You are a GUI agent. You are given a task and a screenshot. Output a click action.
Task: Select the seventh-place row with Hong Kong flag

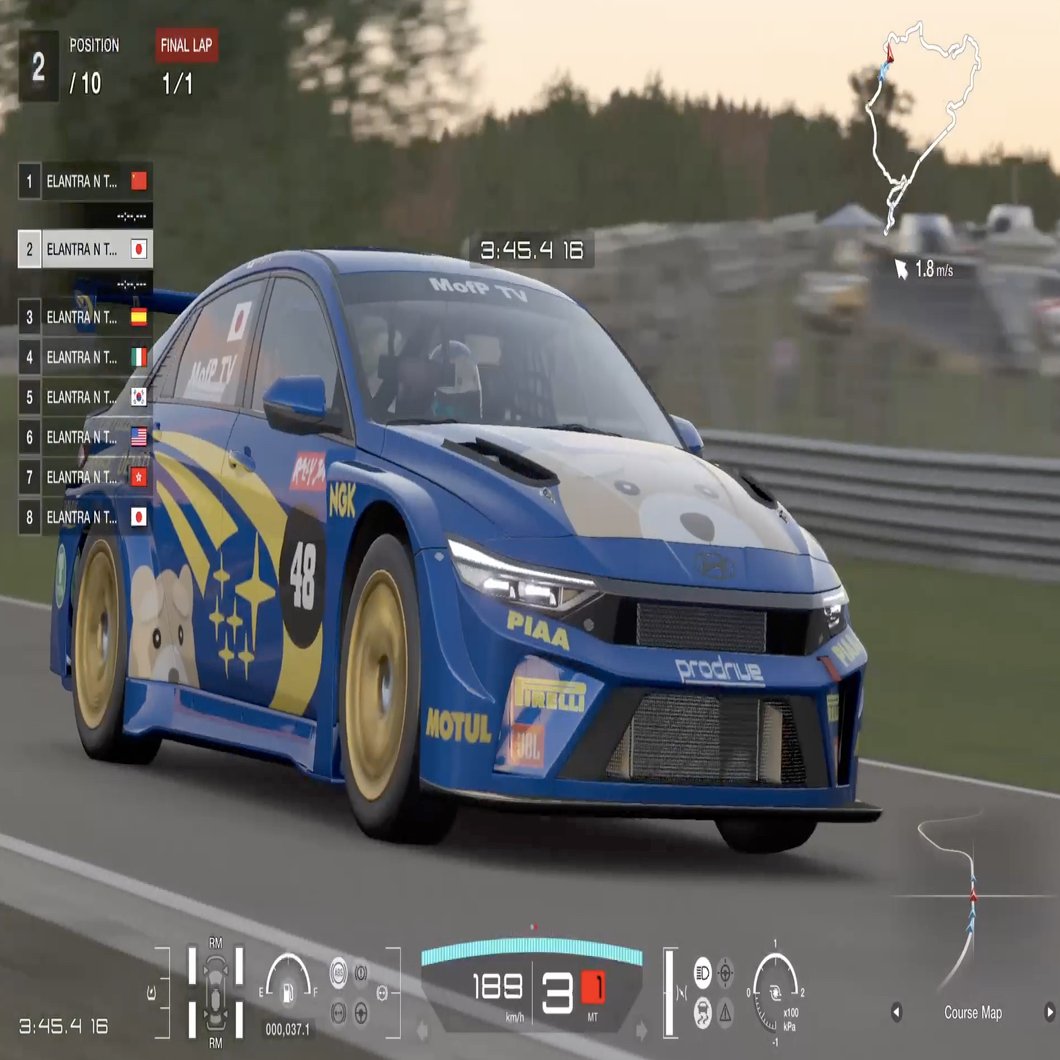[85, 477]
